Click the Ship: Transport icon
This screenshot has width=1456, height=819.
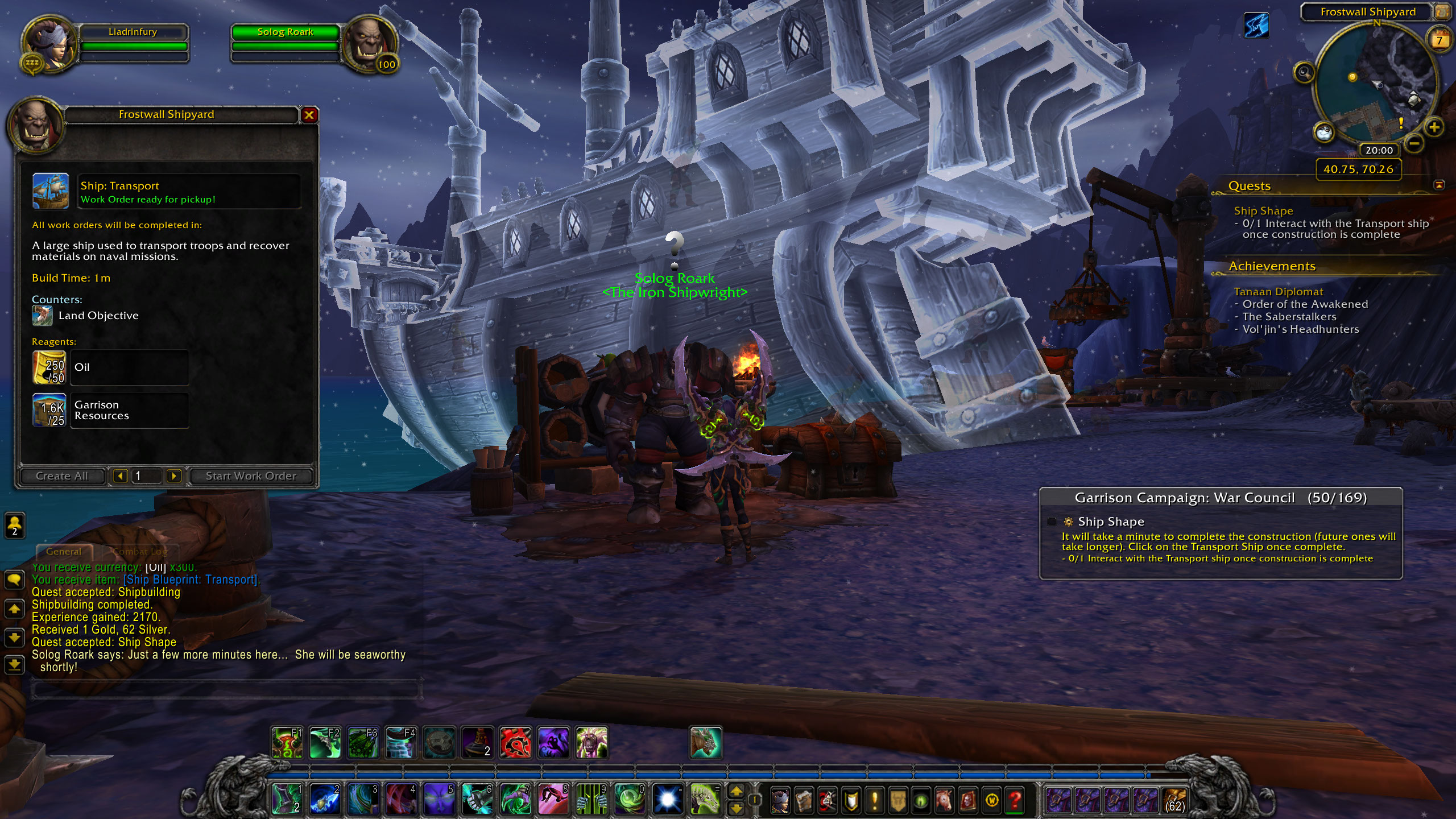coord(51,192)
